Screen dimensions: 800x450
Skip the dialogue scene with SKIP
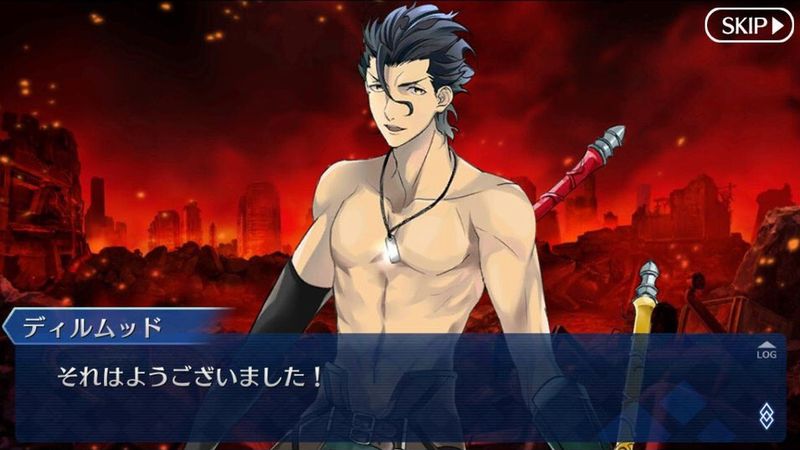pos(748,25)
